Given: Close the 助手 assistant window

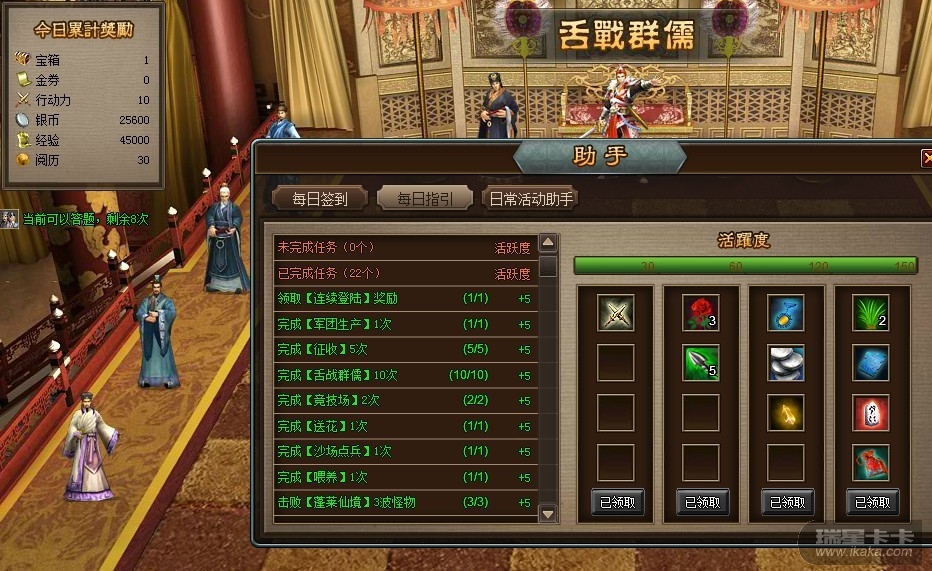Looking at the screenshot, I should [x=926, y=157].
